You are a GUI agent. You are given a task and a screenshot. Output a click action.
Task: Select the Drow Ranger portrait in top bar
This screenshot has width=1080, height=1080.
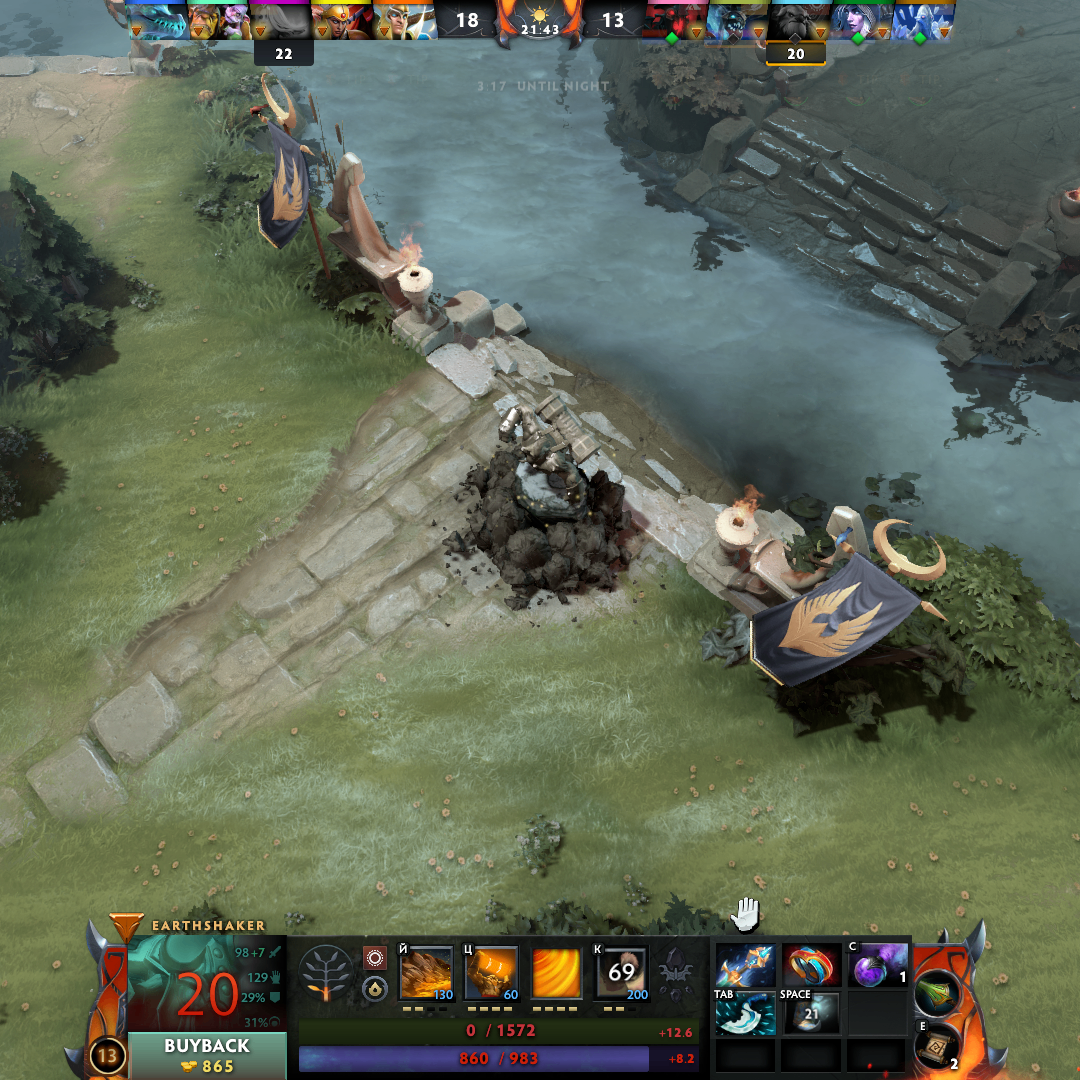coord(858,20)
